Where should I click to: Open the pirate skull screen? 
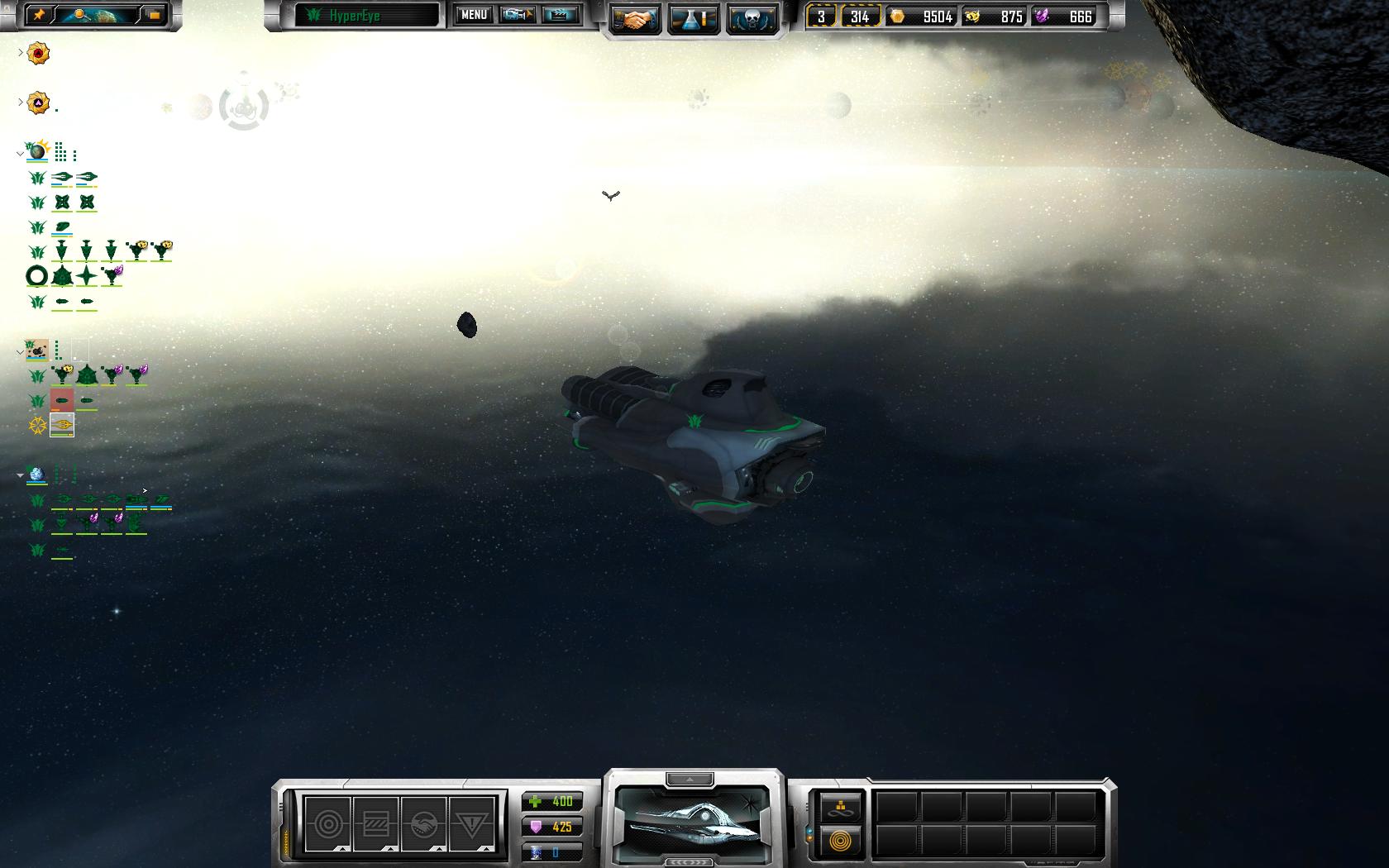click(x=752, y=20)
